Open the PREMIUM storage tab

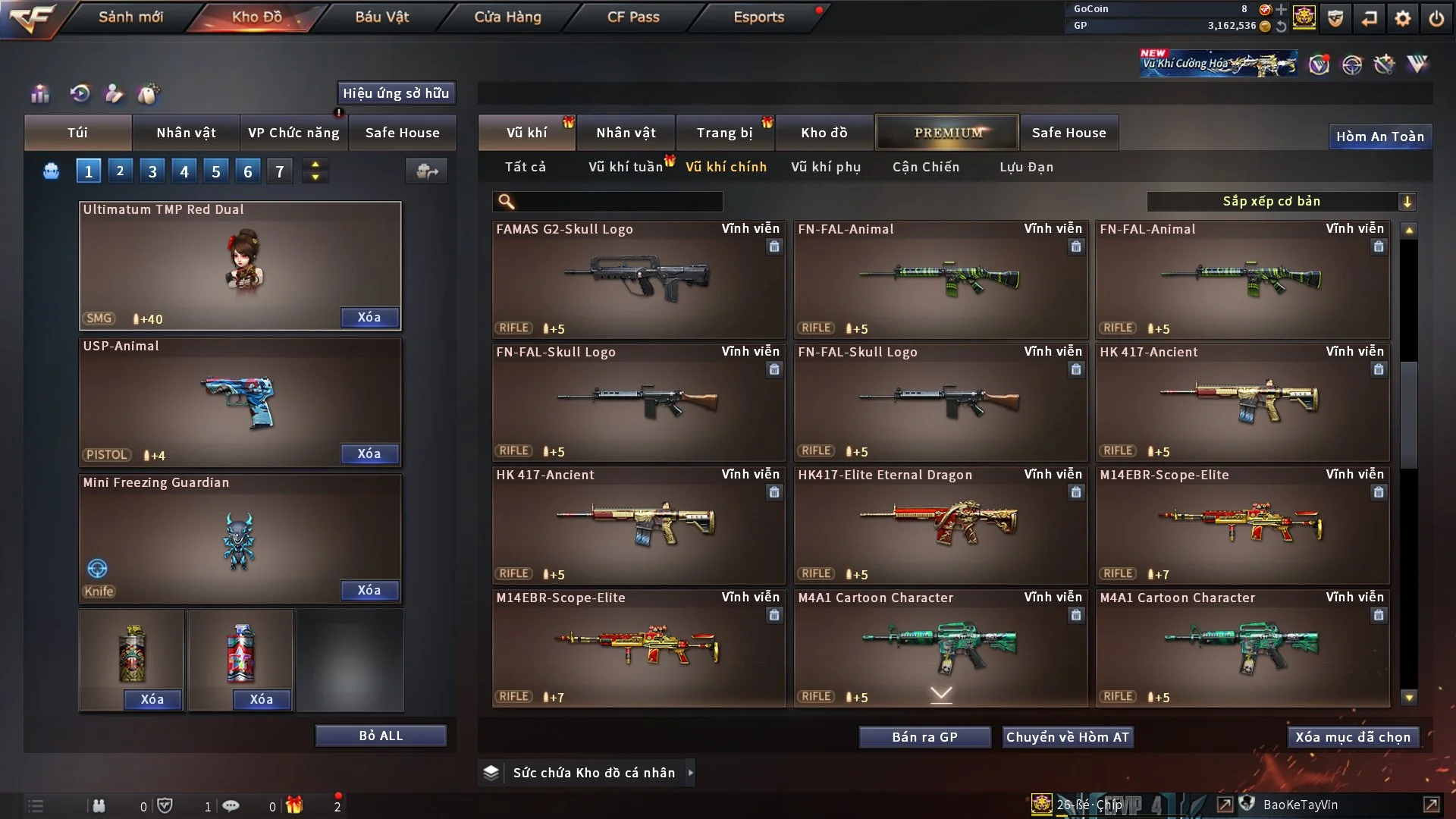pos(947,133)
